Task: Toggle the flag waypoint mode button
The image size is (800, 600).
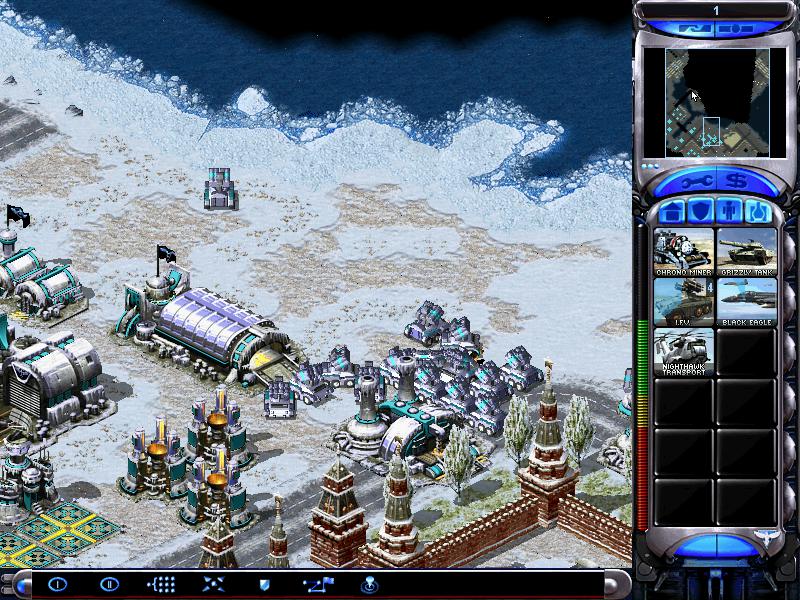Action: tap(317, 584)
